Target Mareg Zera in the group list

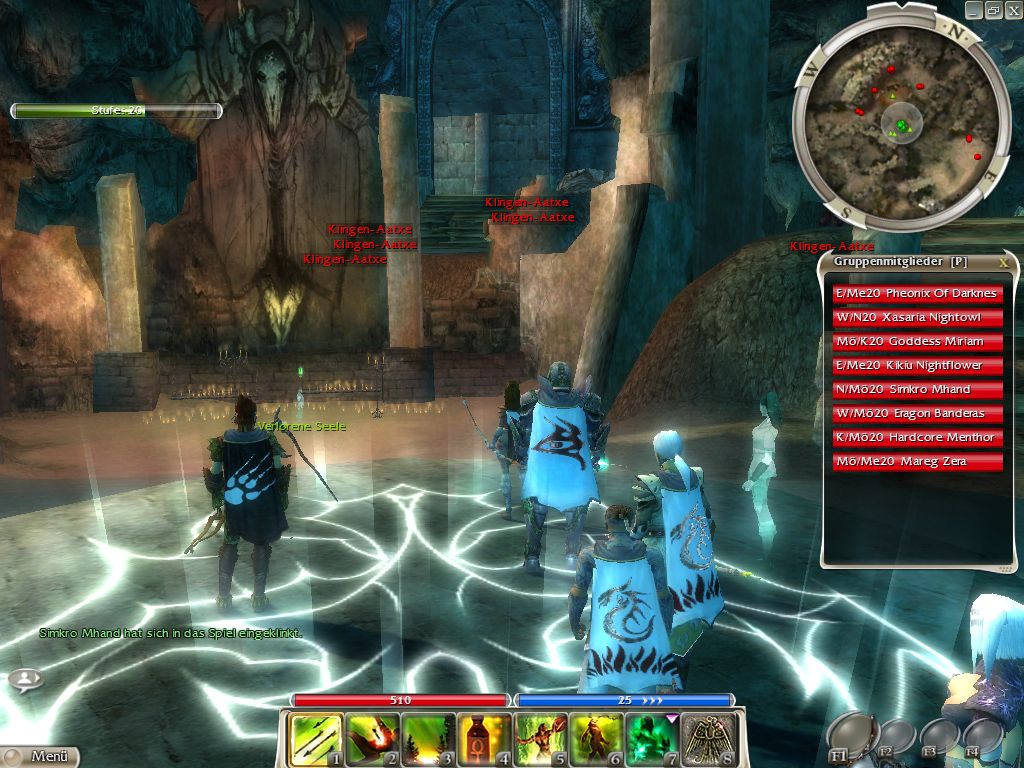[918, 462]
